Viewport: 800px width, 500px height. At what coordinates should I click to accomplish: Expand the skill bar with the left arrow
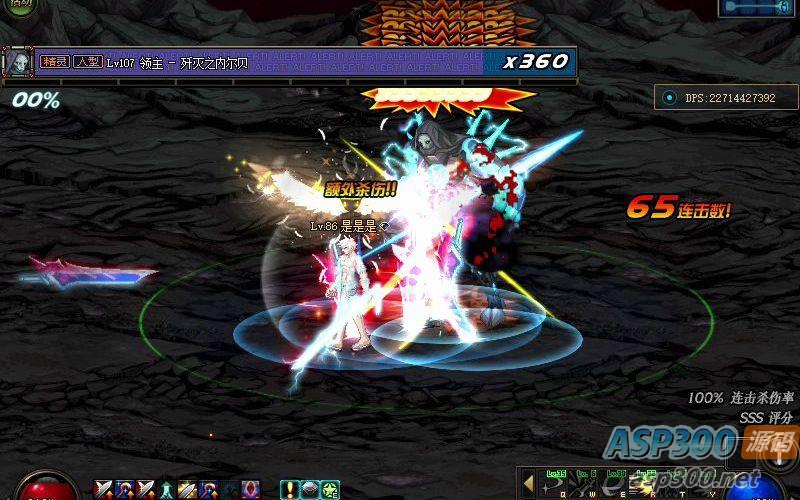[x=527, y=480]
